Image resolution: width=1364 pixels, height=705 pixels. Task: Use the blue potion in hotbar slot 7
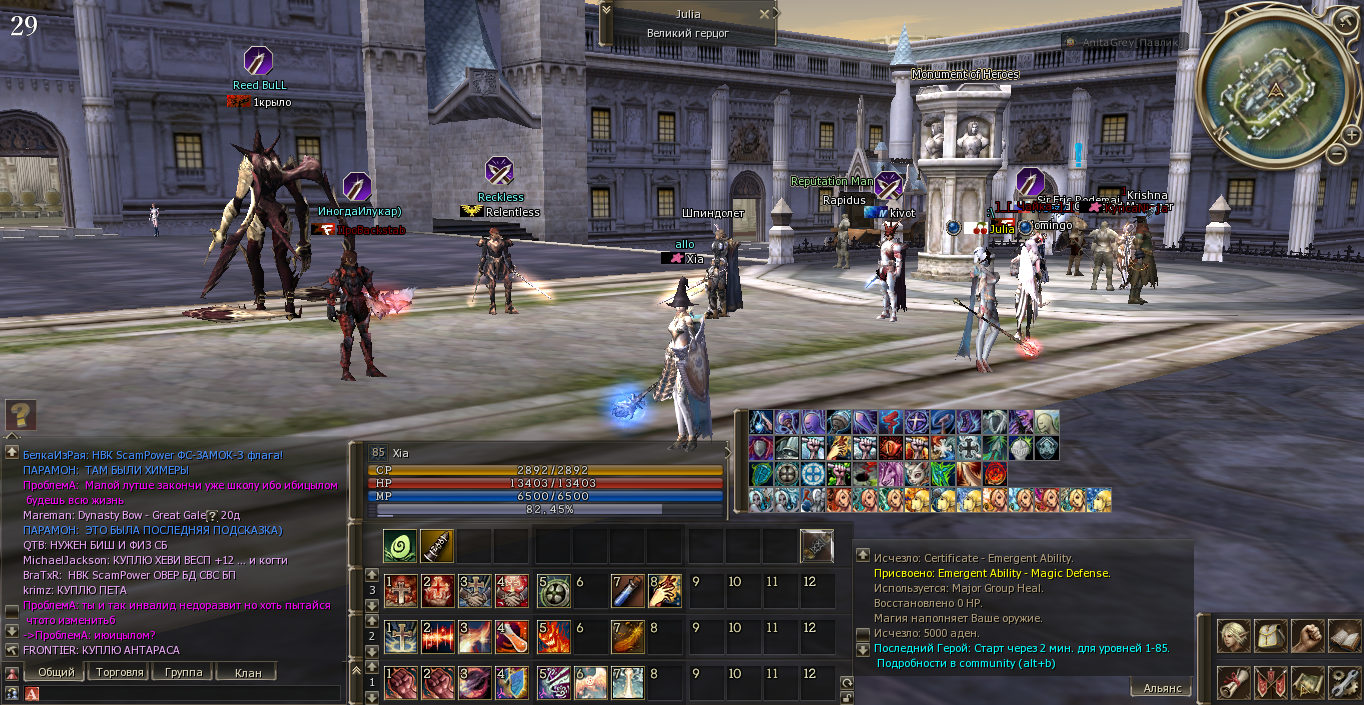(626, 591)
